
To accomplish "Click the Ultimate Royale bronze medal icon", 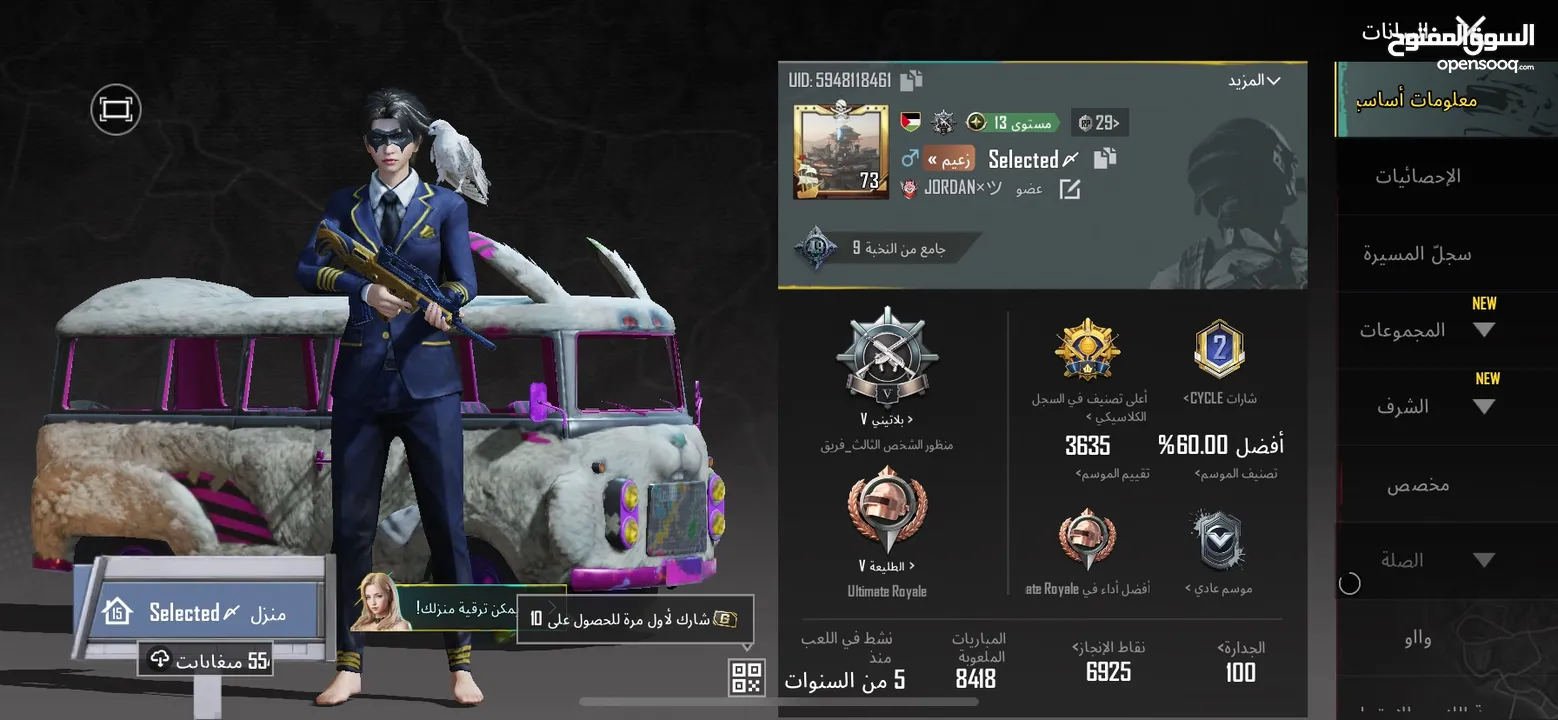I will pyautogui.click(x=885, y=510).
